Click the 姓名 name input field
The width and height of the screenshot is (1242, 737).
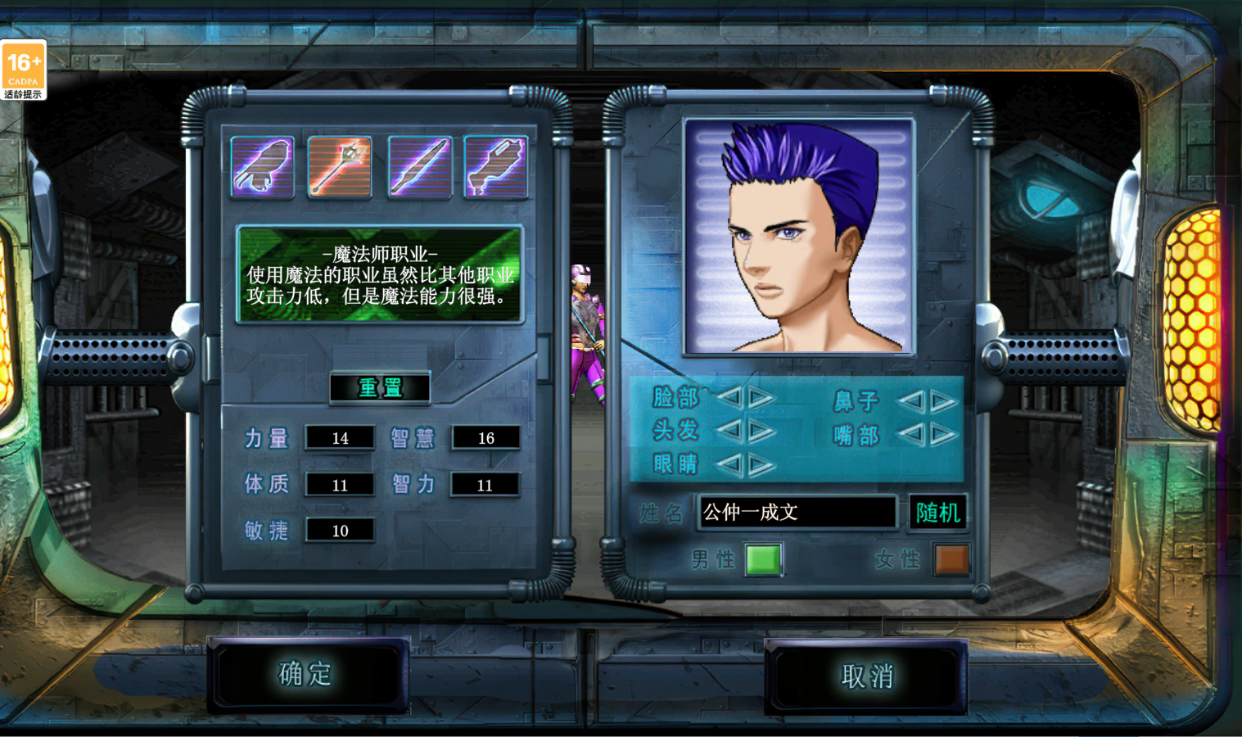(797, 513)
